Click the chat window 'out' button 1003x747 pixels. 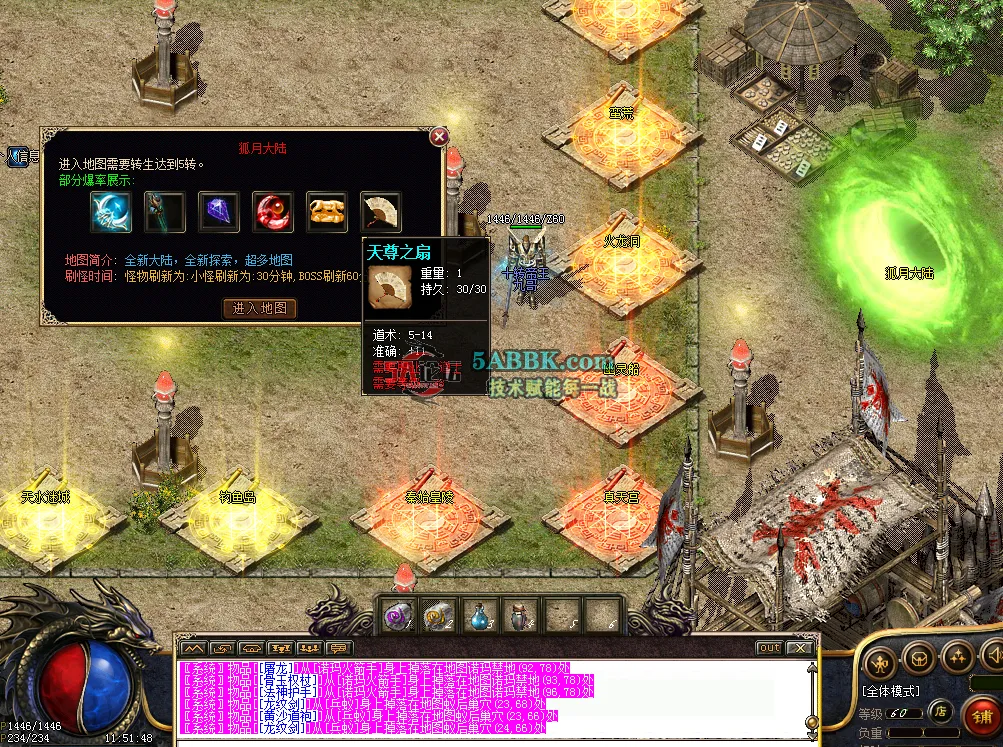tap(768, 648)
